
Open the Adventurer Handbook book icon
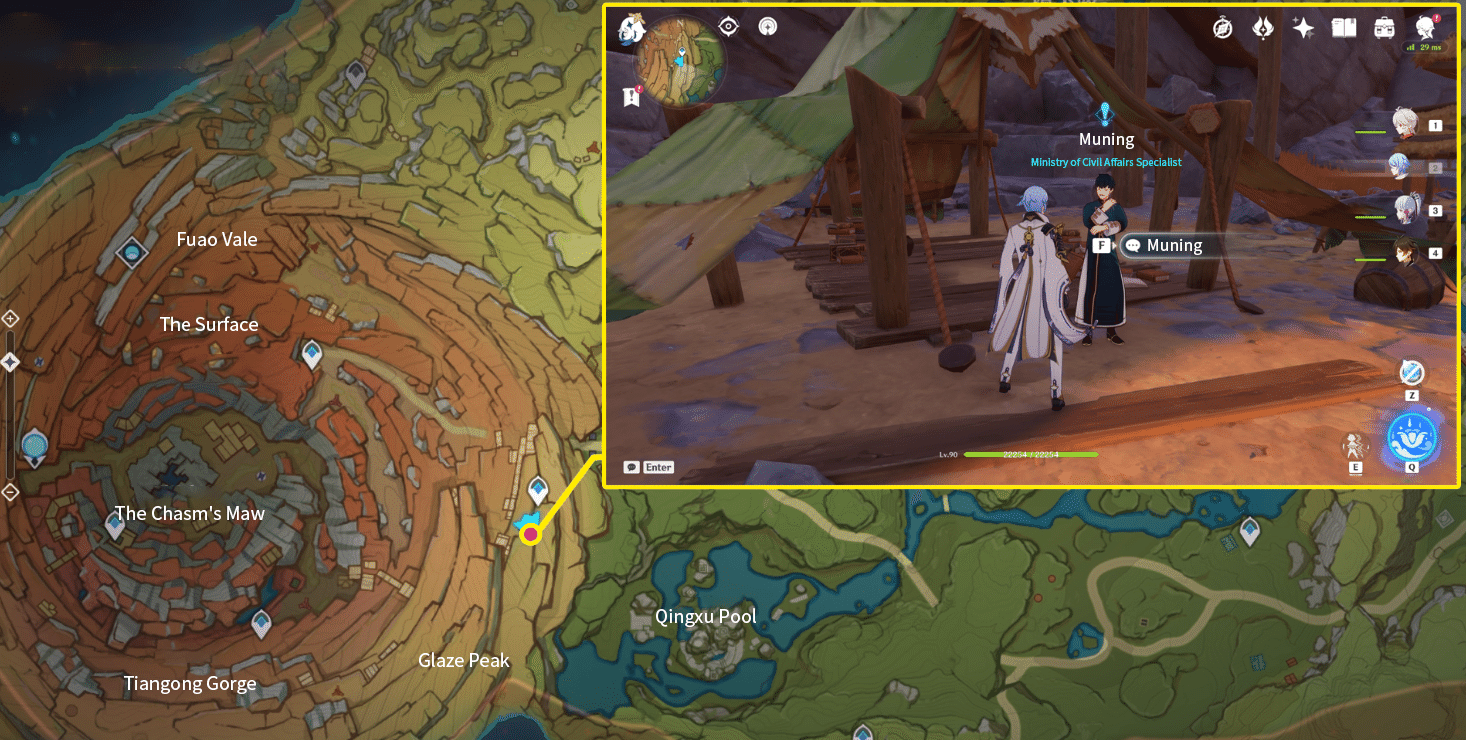[x=1344, y=27]
